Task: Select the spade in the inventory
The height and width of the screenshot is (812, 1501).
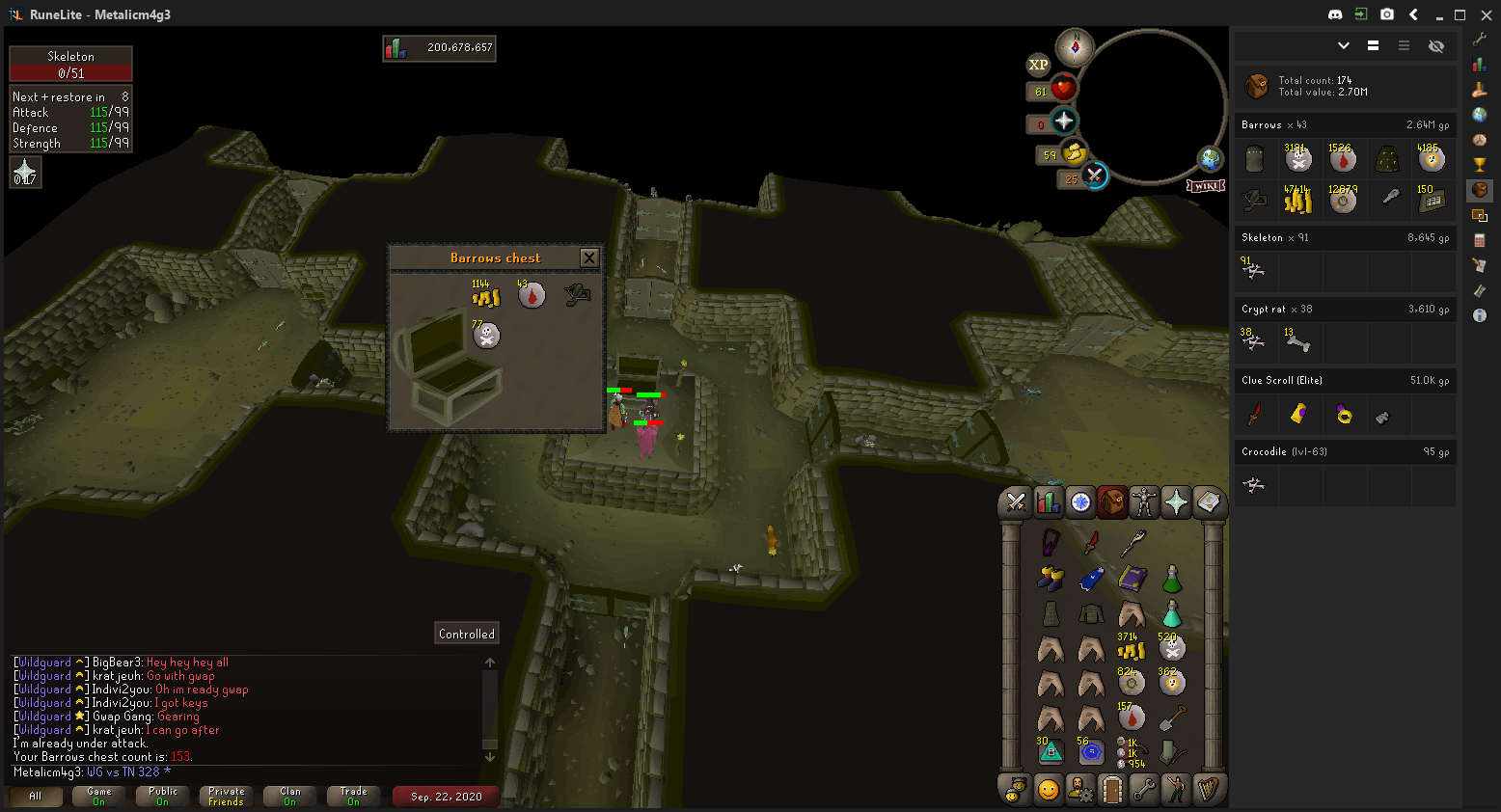Action: tap(1172, 718)
